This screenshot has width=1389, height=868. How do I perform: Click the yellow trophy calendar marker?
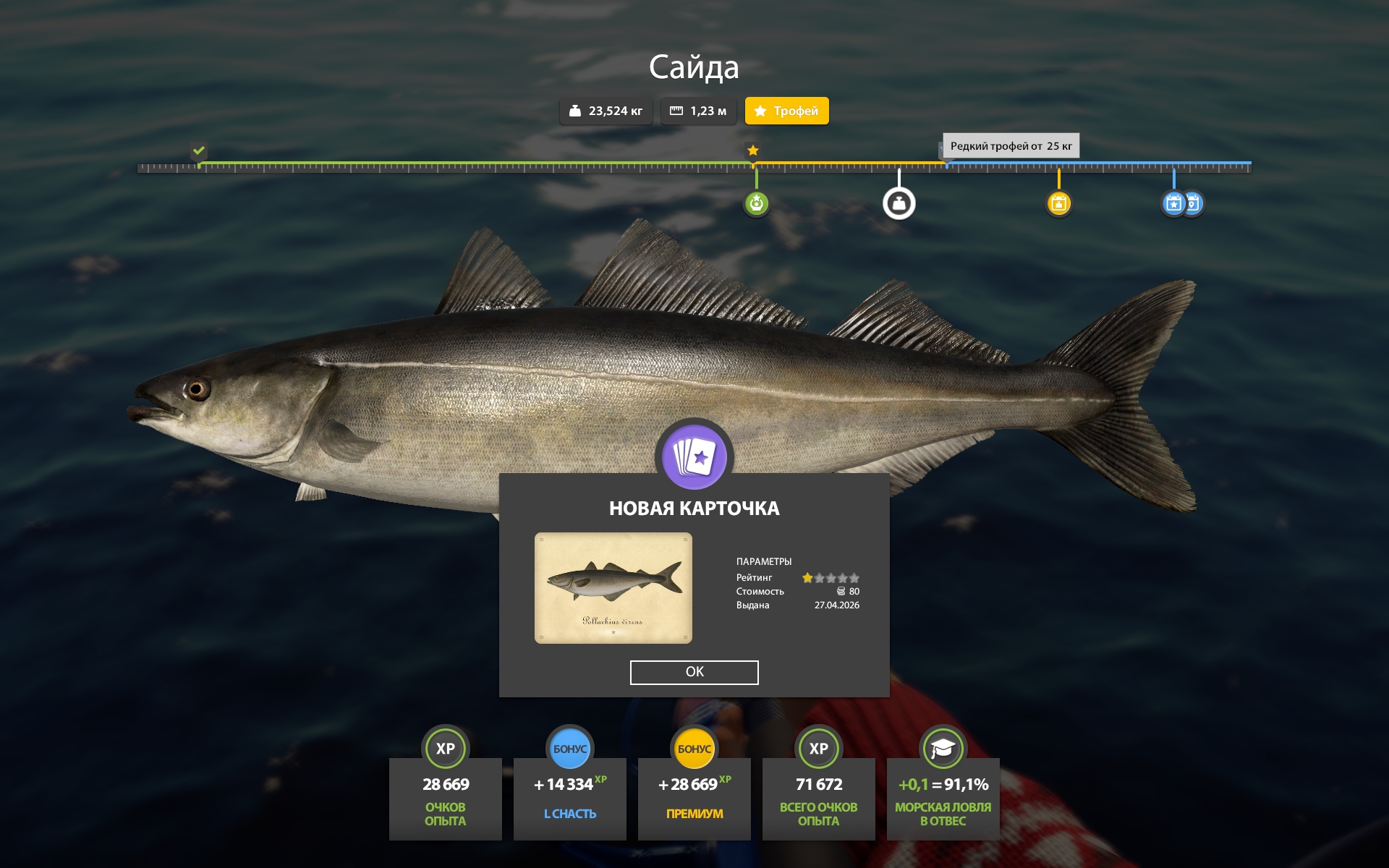coord(1059,203)
